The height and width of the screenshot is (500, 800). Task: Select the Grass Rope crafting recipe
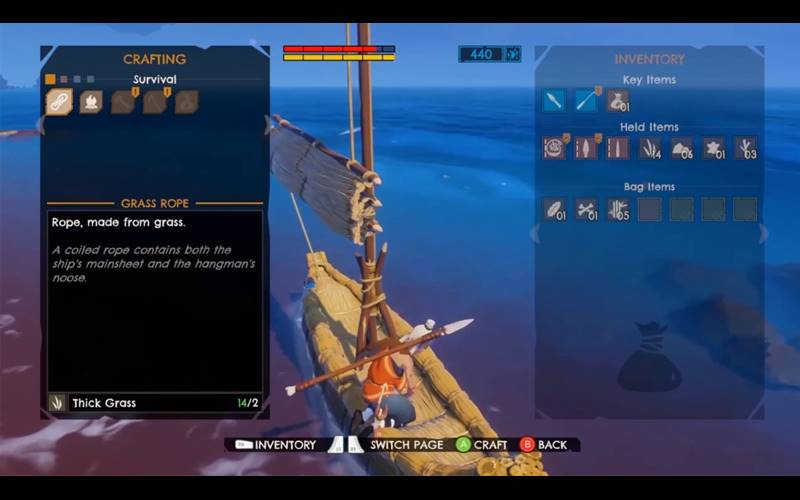[59, 101]
